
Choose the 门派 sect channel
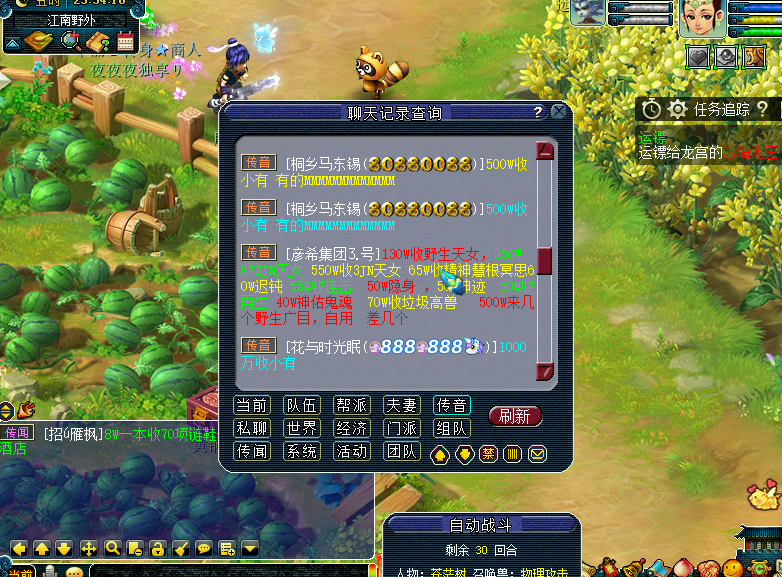[402, 428]
